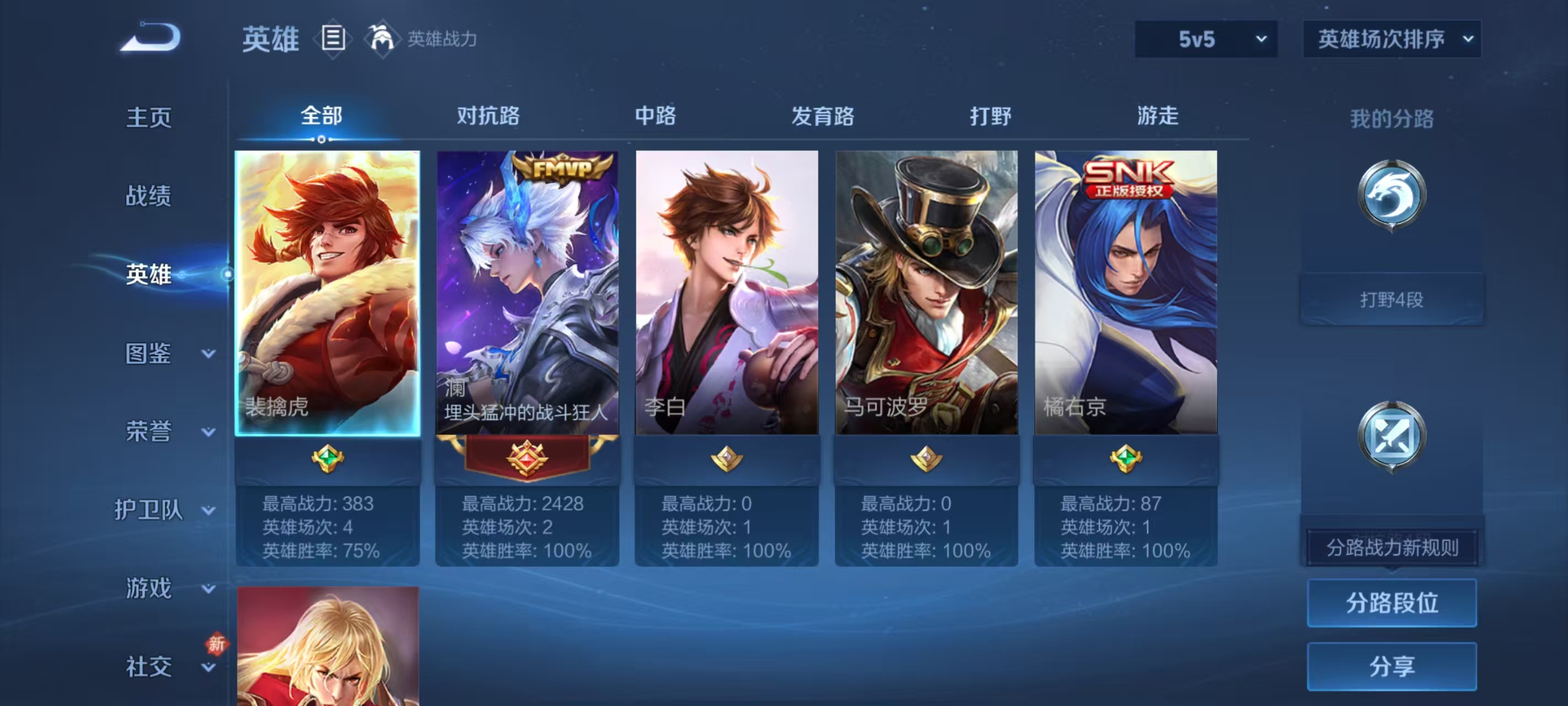Switch to the 游走 tab
The width and height of the screenshot is (1568, 706).
tap(1159, 116)
